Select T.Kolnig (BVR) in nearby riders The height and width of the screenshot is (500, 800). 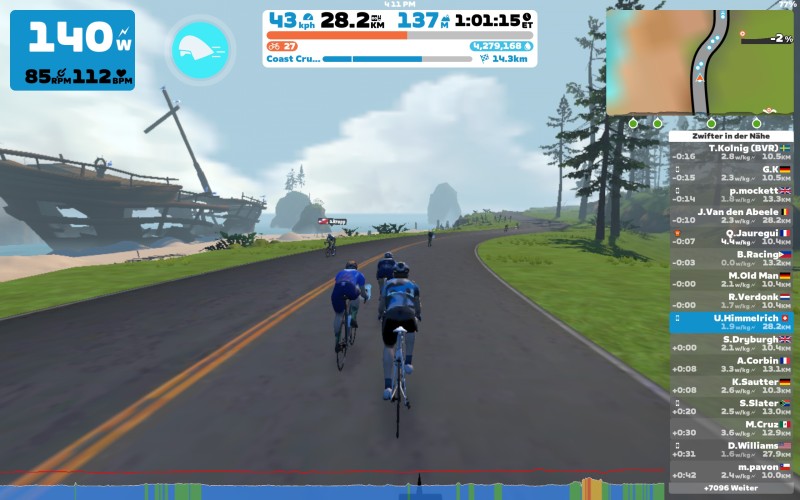(731, 152)
